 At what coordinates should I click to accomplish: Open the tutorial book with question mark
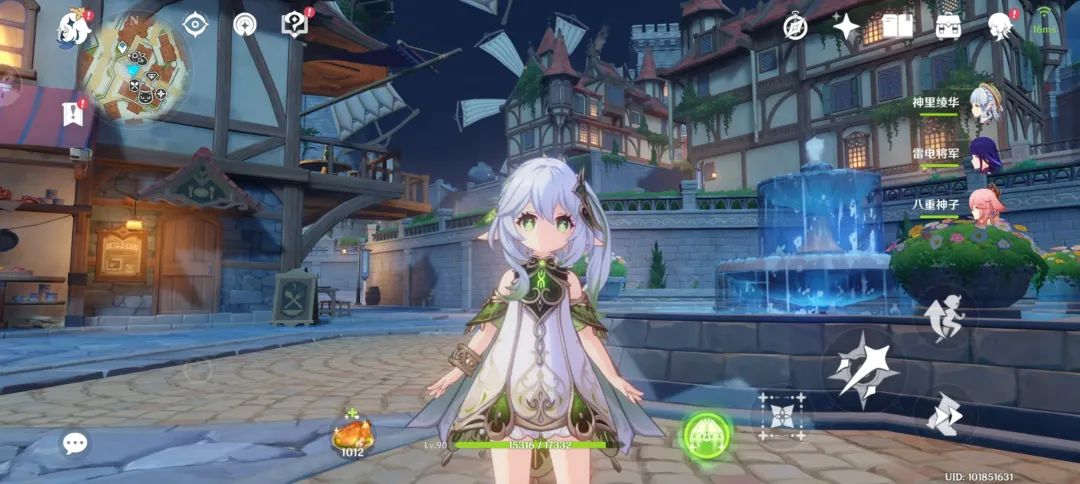coord(295,25)
